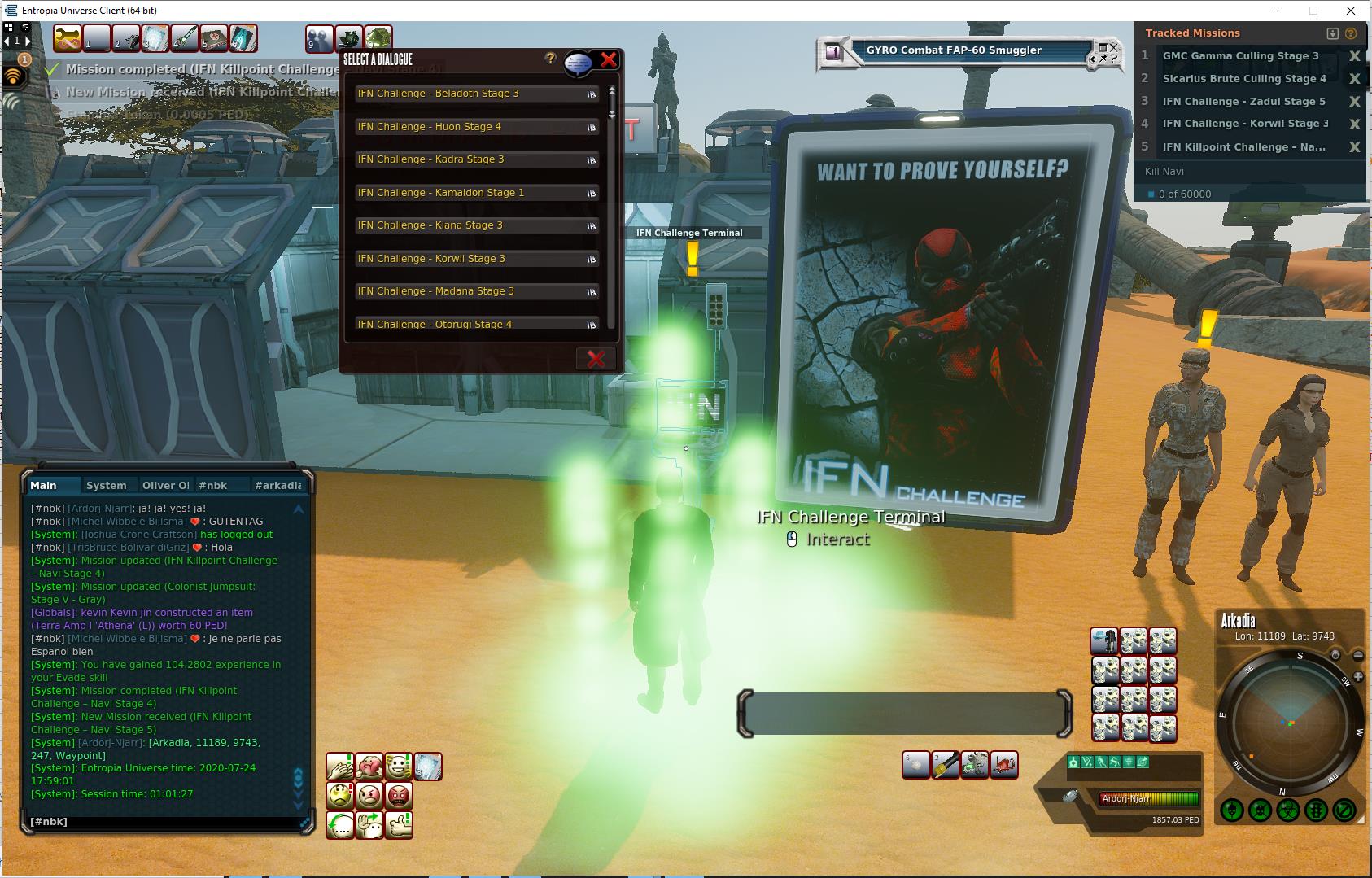Pick IFN Challenge - Madana Stage 3
The width and height of the screenshot is (1372, 878).
[x=476, y=291]
